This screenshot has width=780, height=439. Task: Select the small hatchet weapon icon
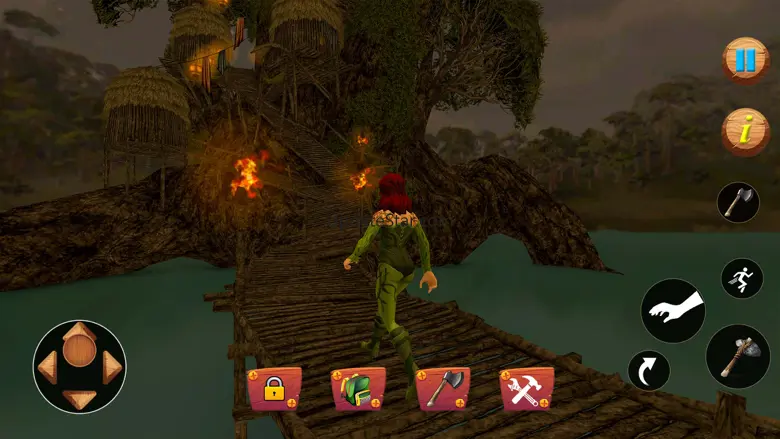[x=738, y=202]
